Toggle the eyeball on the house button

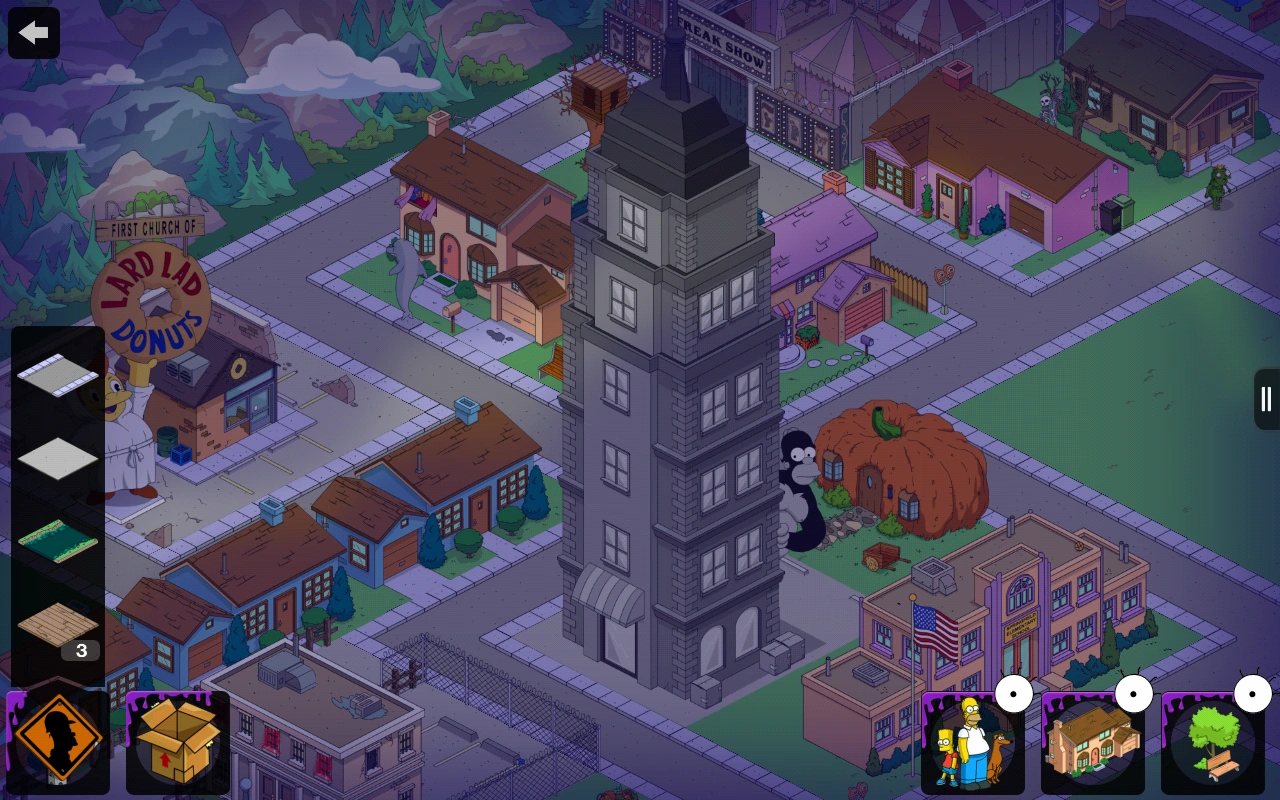[1134, 693]
